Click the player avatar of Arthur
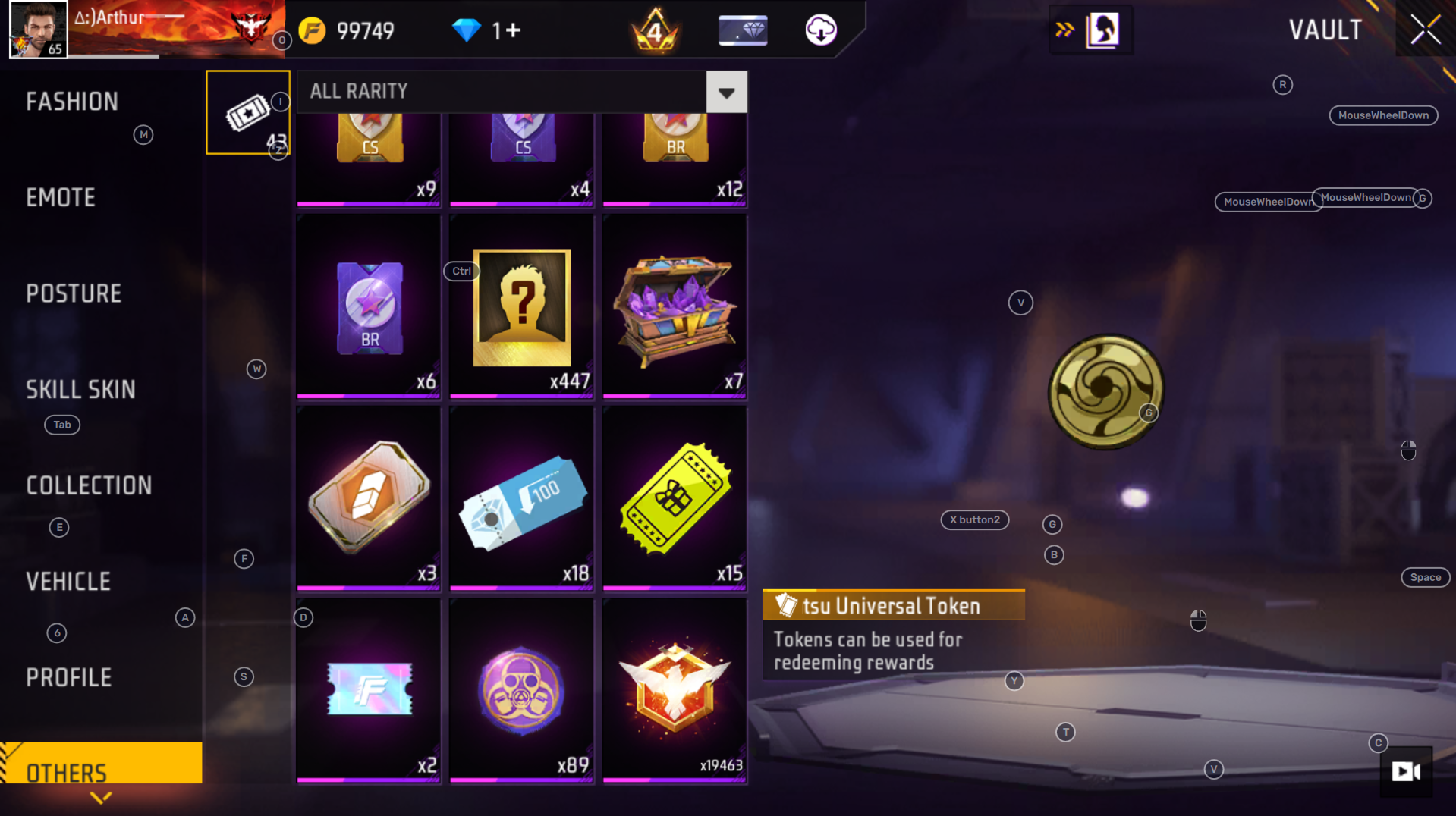The image size is (1456, 816). tap(37, 29)
